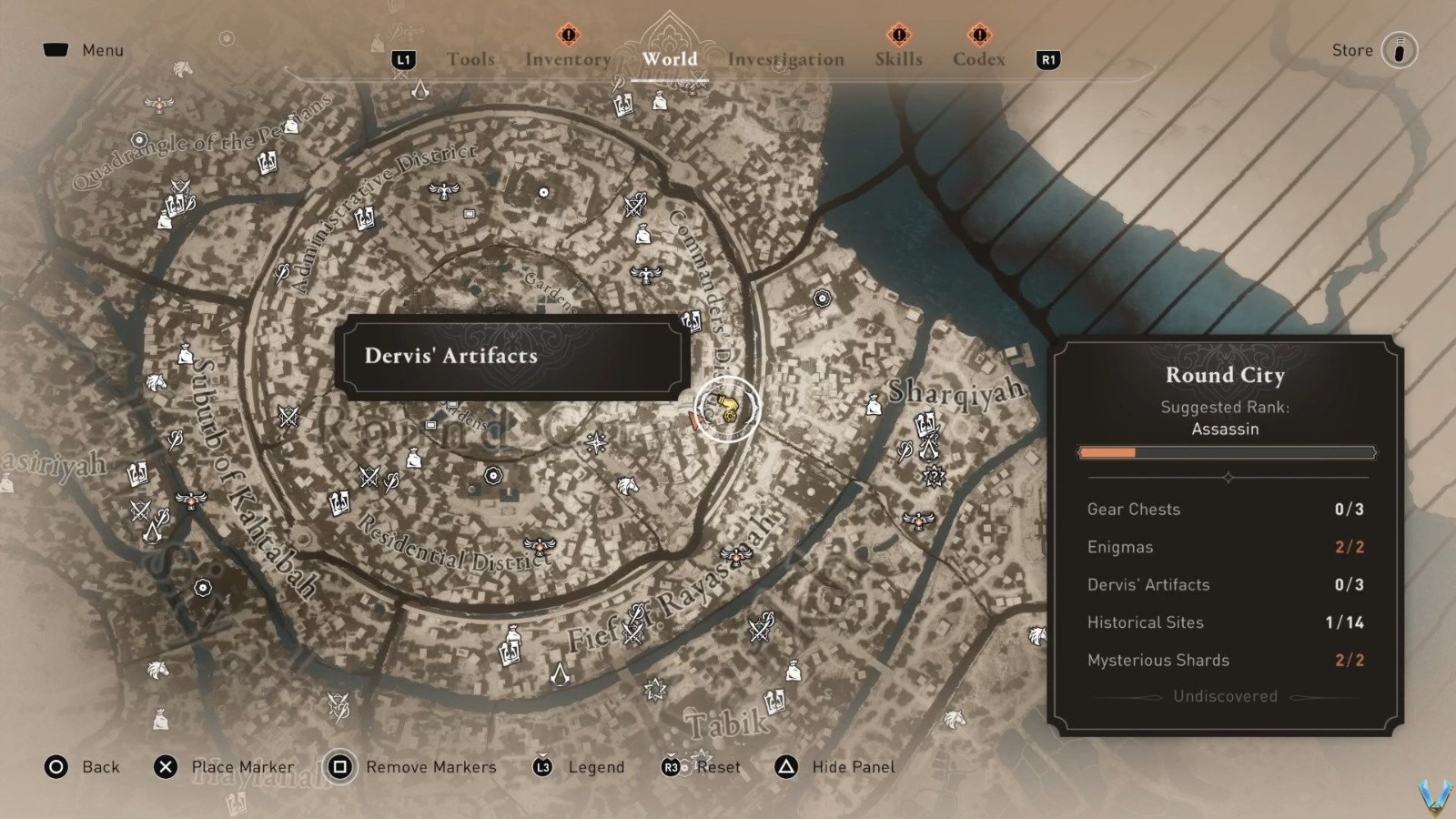1456x819 pixels.
Task: Select the eagle viewpoint icon near Sharqiyah
Action: click(917, 521)
